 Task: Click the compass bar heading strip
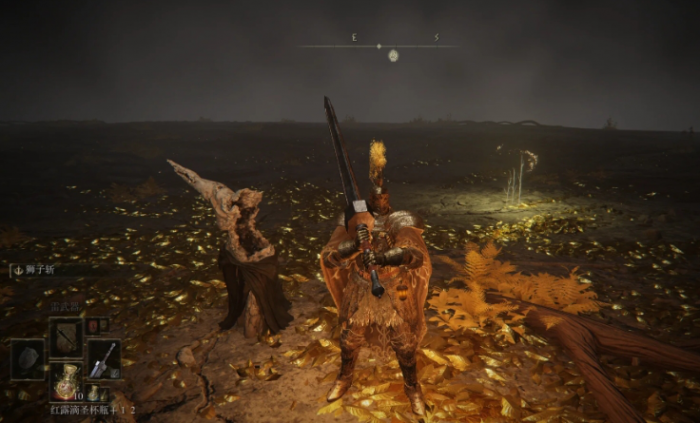pyautogui.click(x=377, y=45)
